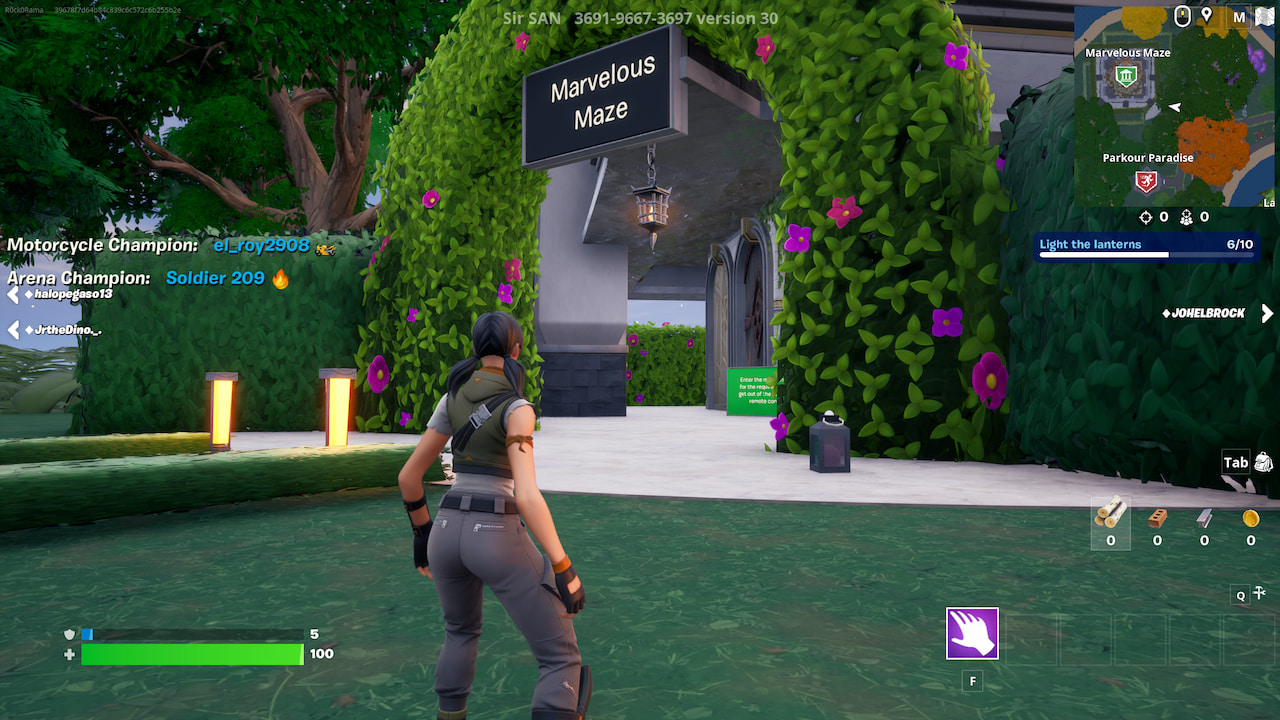The width and height of the screenshot is (1280, 720).
Task: Click the Soldier 209 Arena Champion name
Action: 214,278
